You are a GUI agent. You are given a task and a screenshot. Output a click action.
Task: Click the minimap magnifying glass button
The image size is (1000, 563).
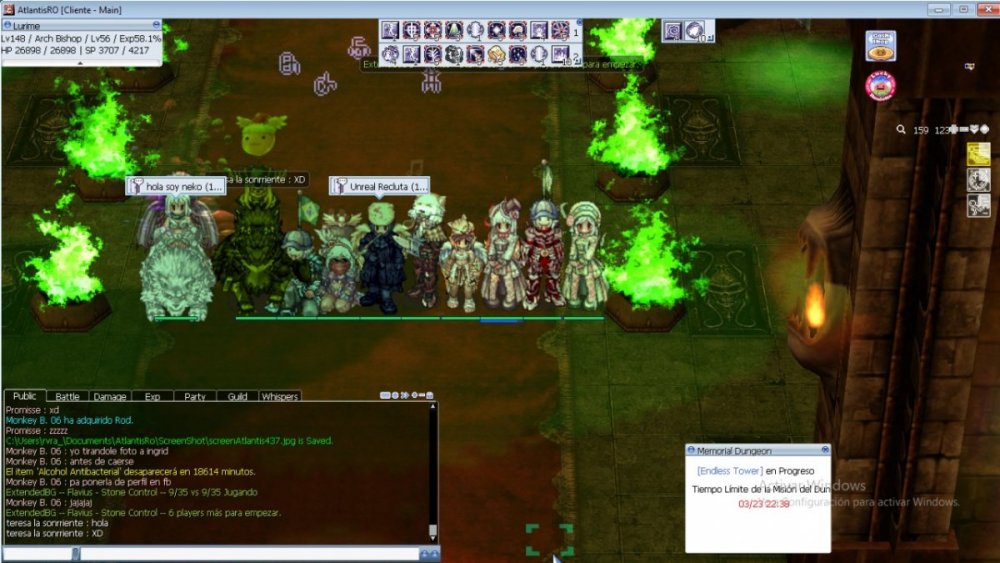[901, 129]
